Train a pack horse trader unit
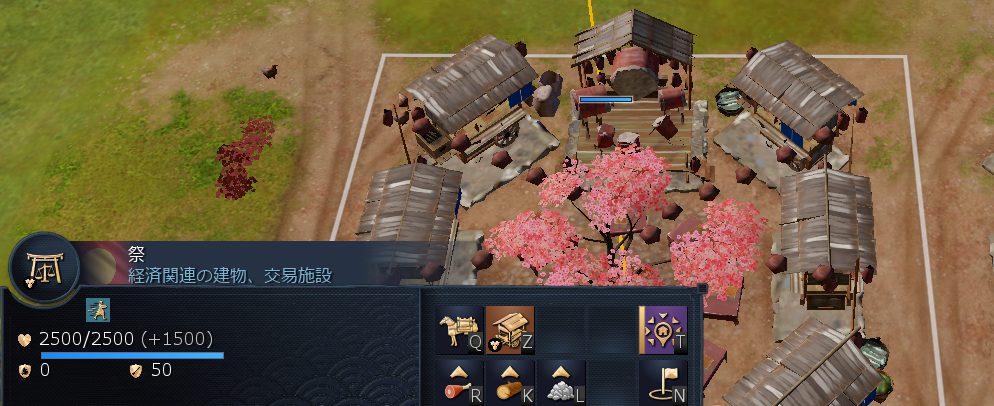 460,330
